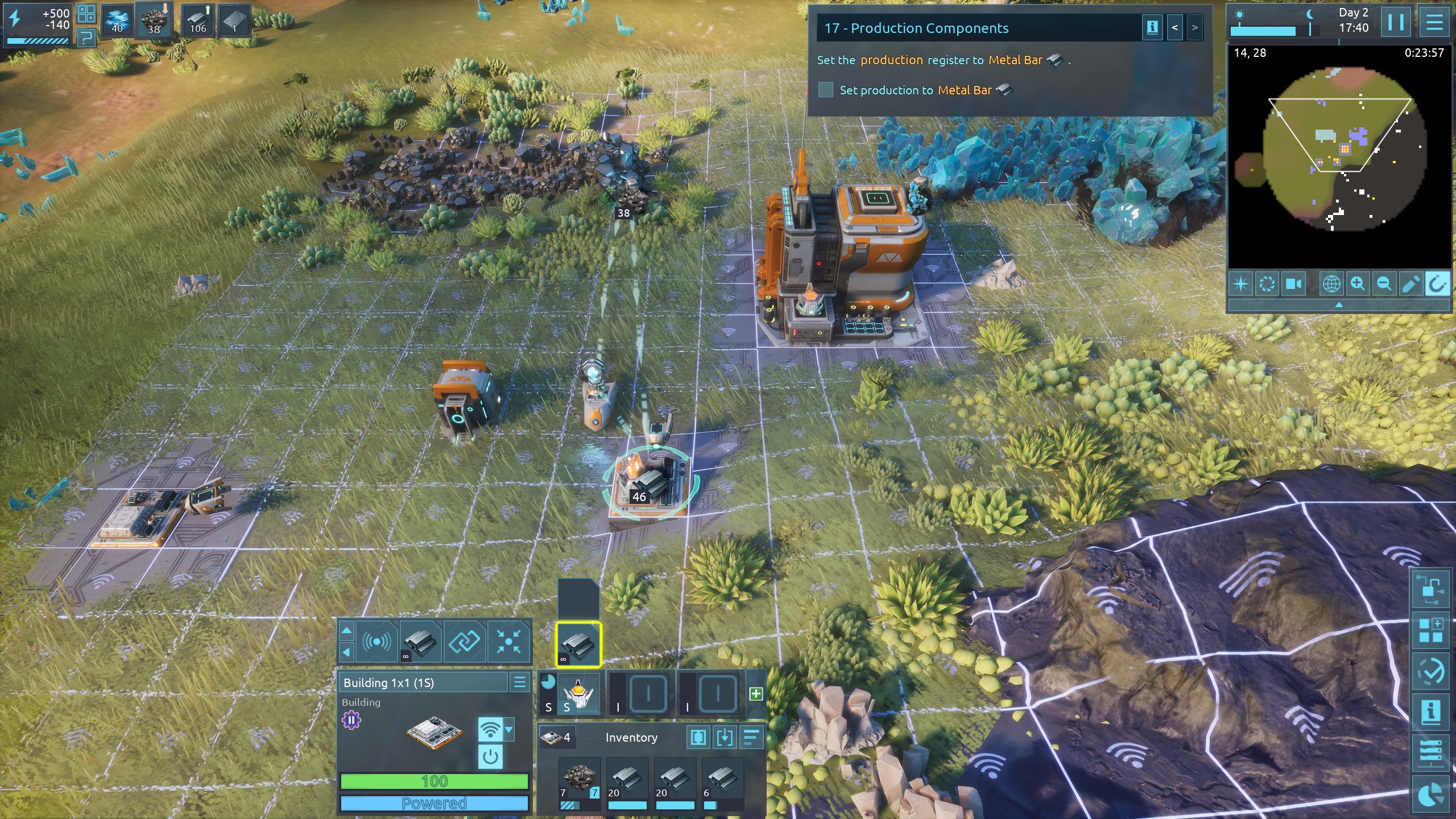Zoom out on the minimap
The image size is (1456, 819).
click(x=1384, y=284)
